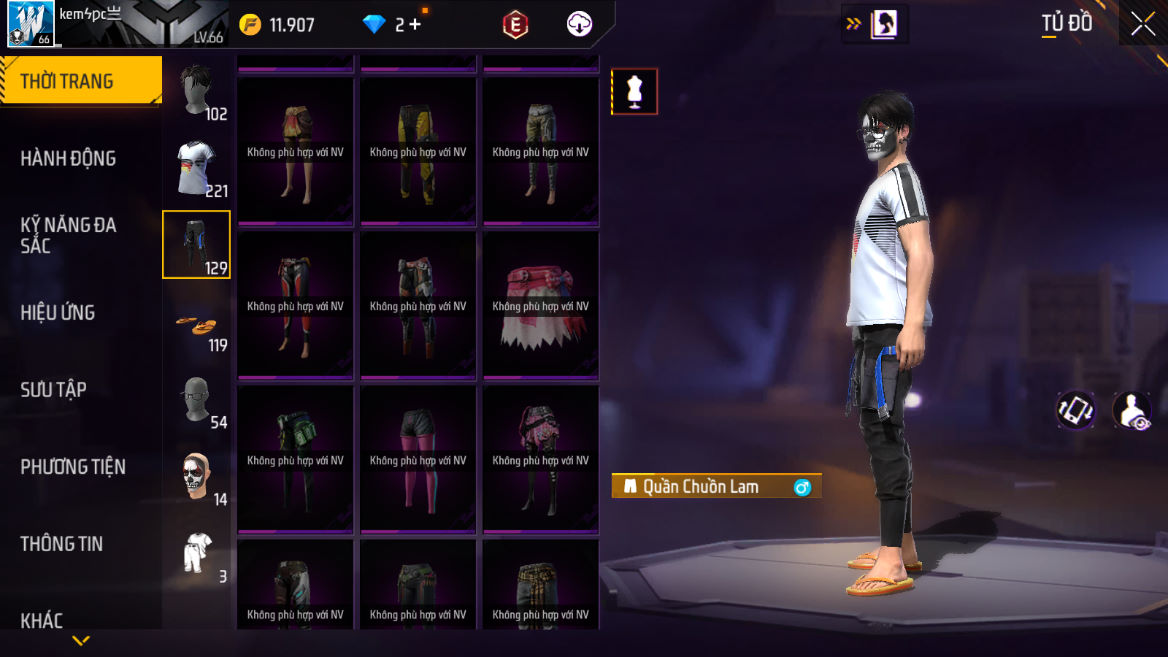Switch to the Hành Động tab
The width and height of the screenshot is (1168, 657).
(x=68, y=158)
